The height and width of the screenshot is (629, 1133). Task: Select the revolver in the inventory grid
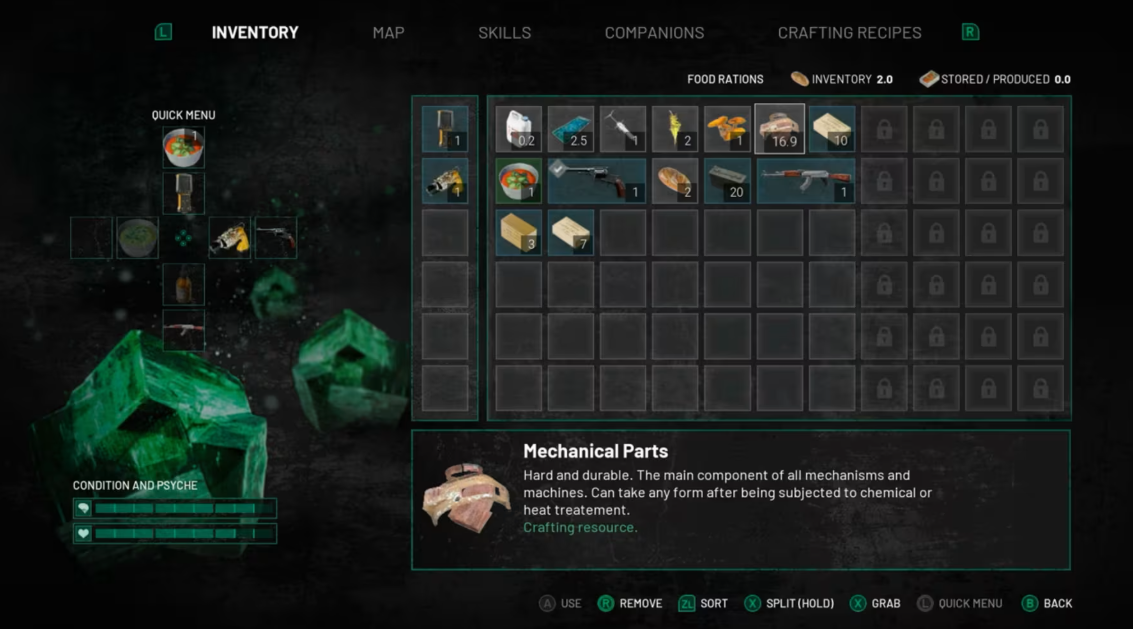pyautogui.click(x=597, y=181)
